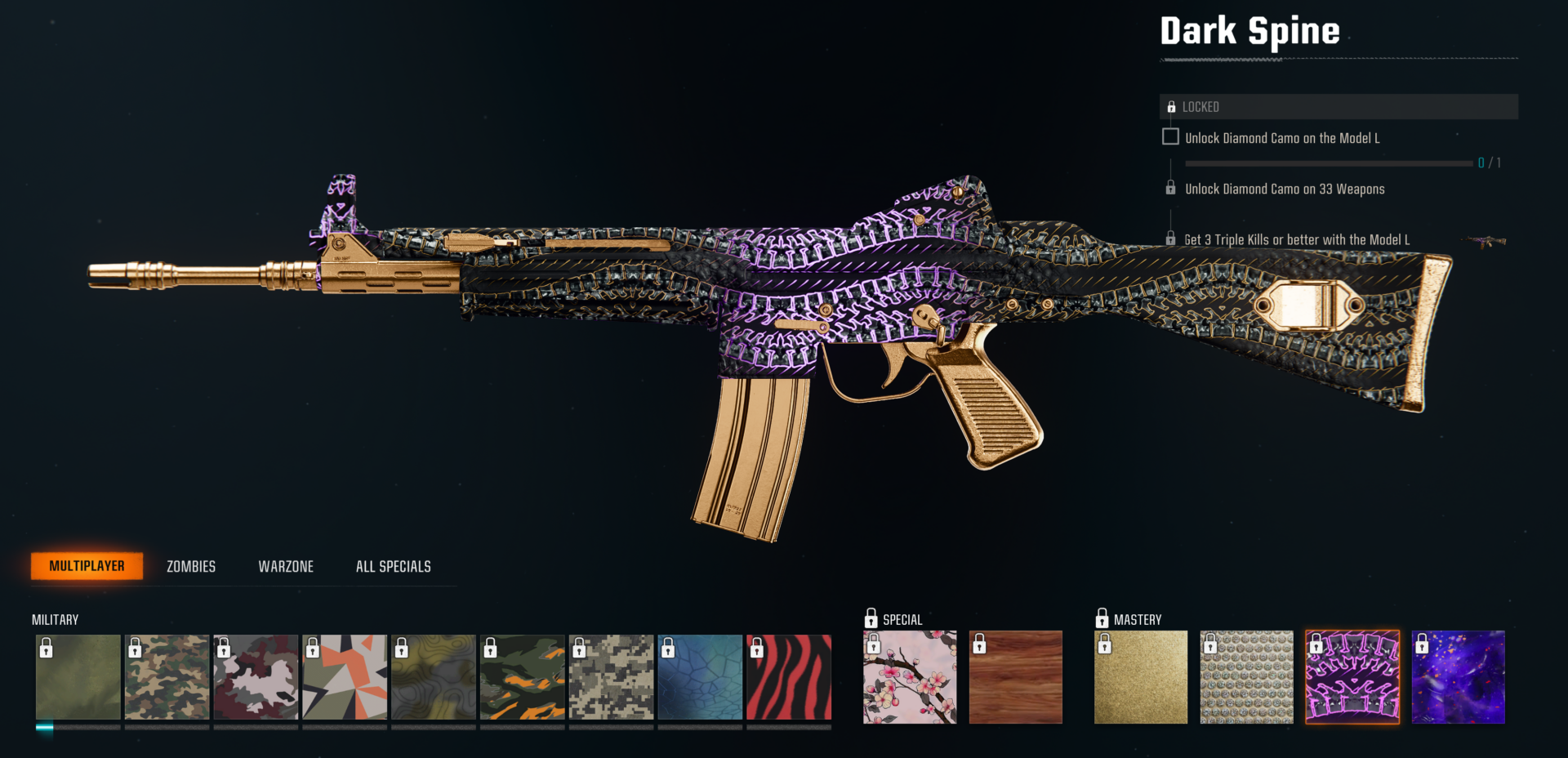Screen dimensions: 1568x758
Task: Show the All Specials tab
Action: pos(393,566)
